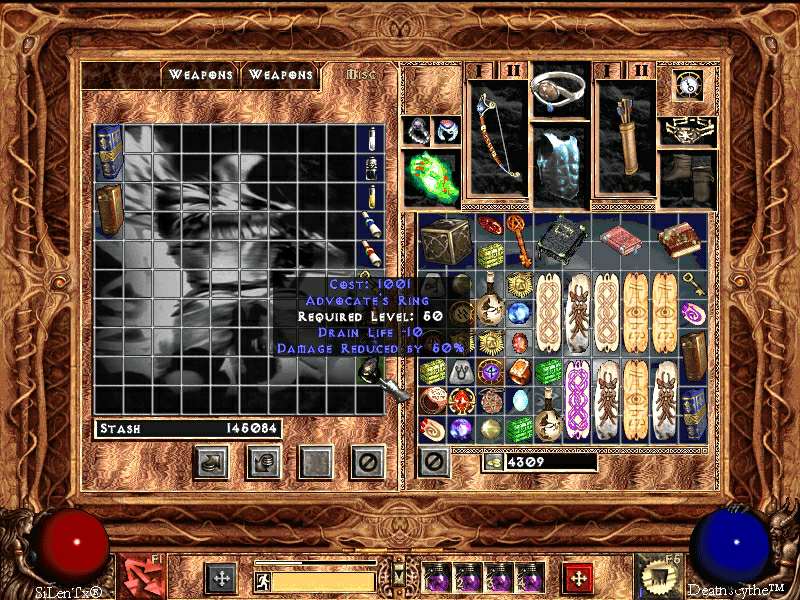The height and width of the screenshot is (600, 800).
Task: Activate the vendor's buy button
Action: [211, 462]
